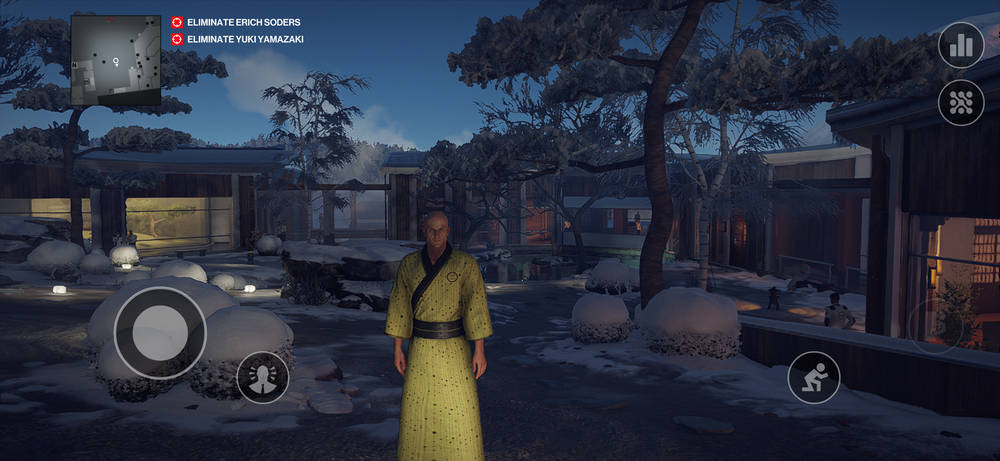This screenshot has height=461, width=1000.
Task: Activate the Instinct silhouette button
Action: (263, 378)
